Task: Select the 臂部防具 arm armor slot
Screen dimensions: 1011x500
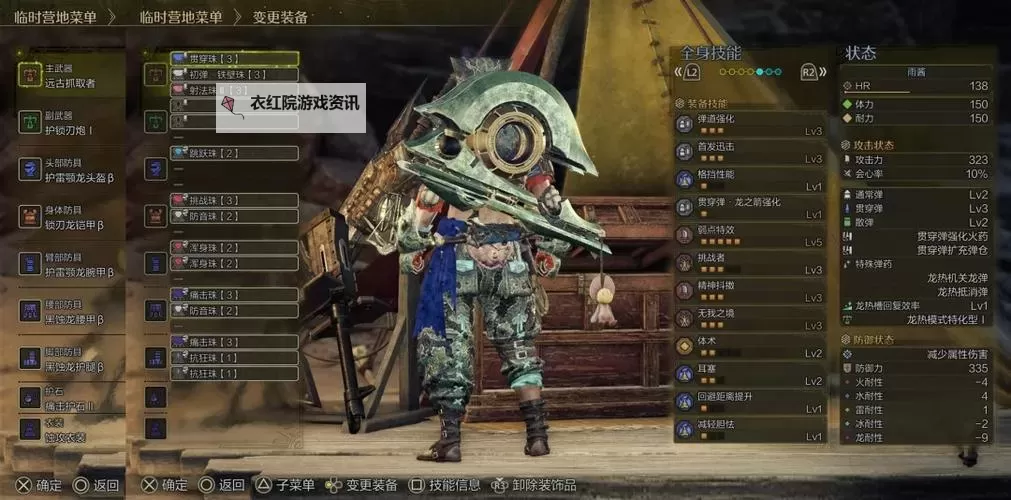Action: (x=70, y=264)
